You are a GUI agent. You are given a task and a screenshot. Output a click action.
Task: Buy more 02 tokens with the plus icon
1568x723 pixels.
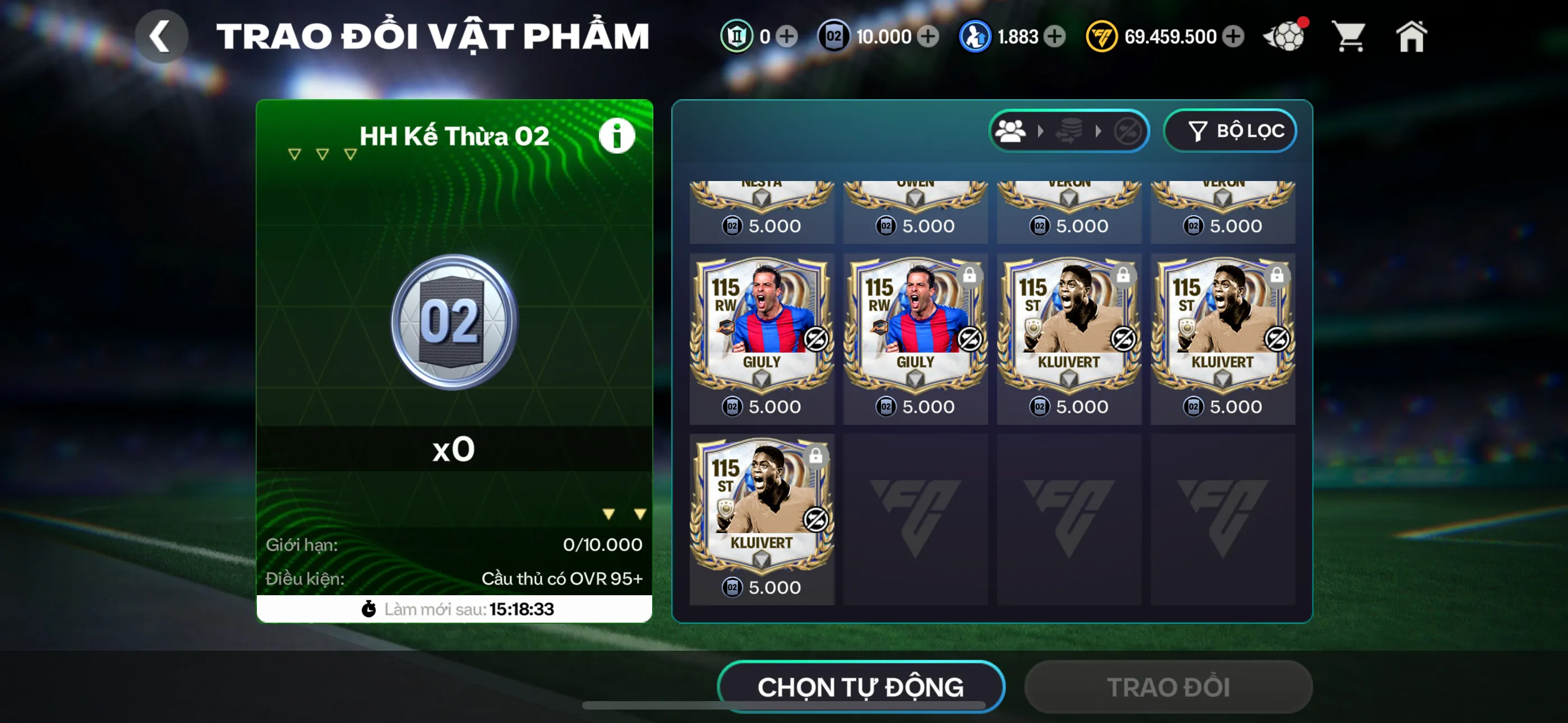(928, 36)
